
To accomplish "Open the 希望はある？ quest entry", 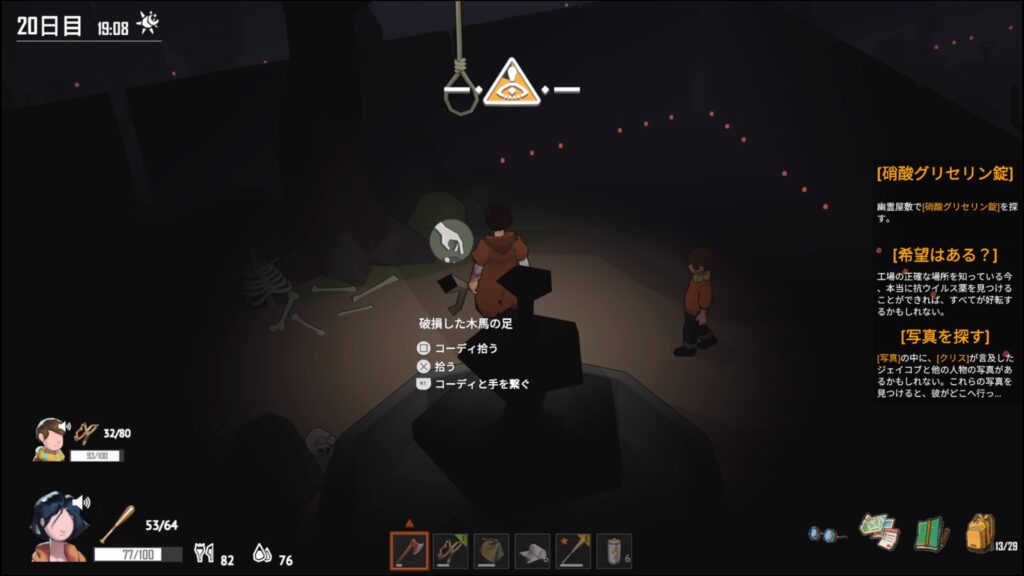I will pos(945,255).
